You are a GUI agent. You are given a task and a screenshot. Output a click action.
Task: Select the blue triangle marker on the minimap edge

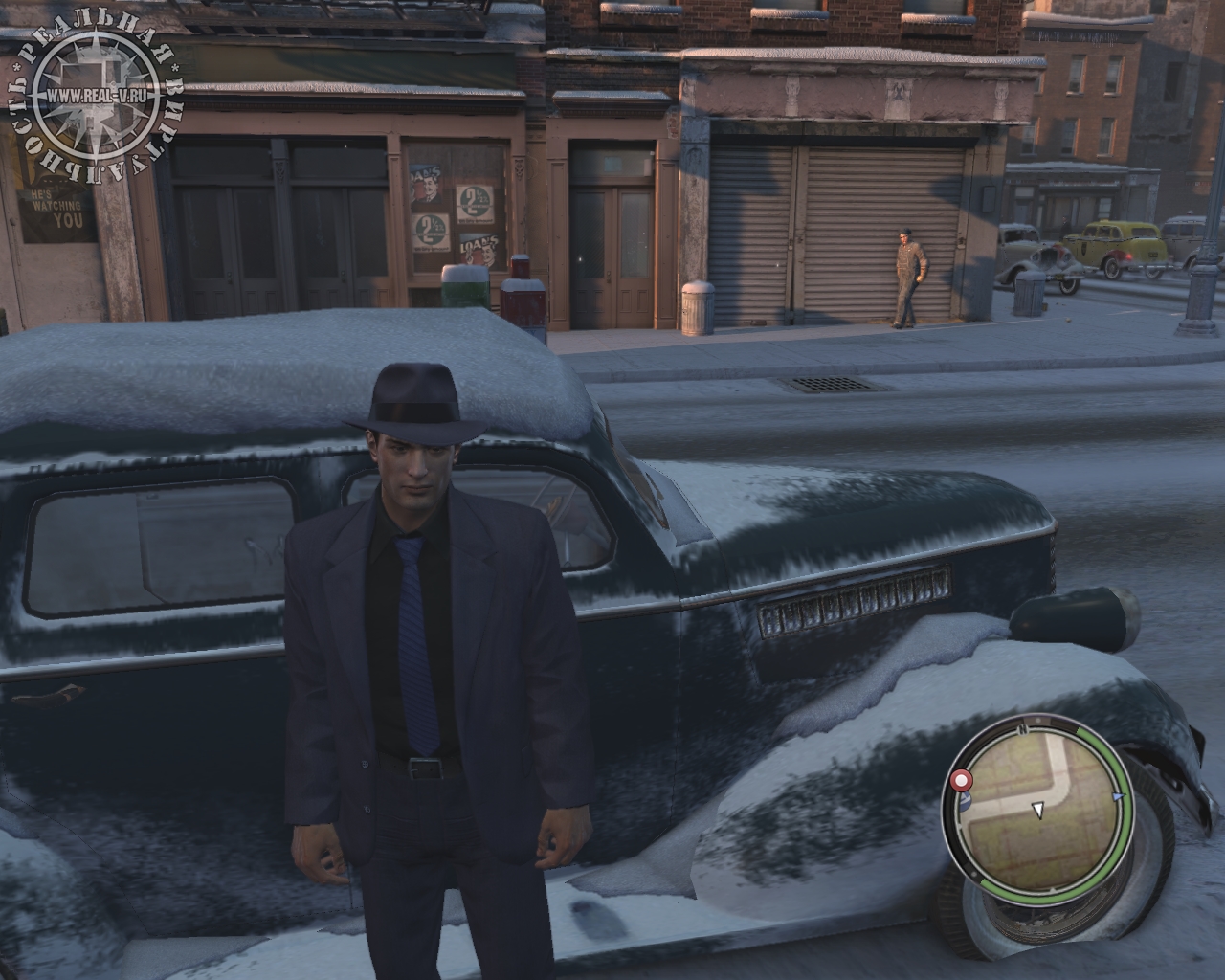point(1118,795)
